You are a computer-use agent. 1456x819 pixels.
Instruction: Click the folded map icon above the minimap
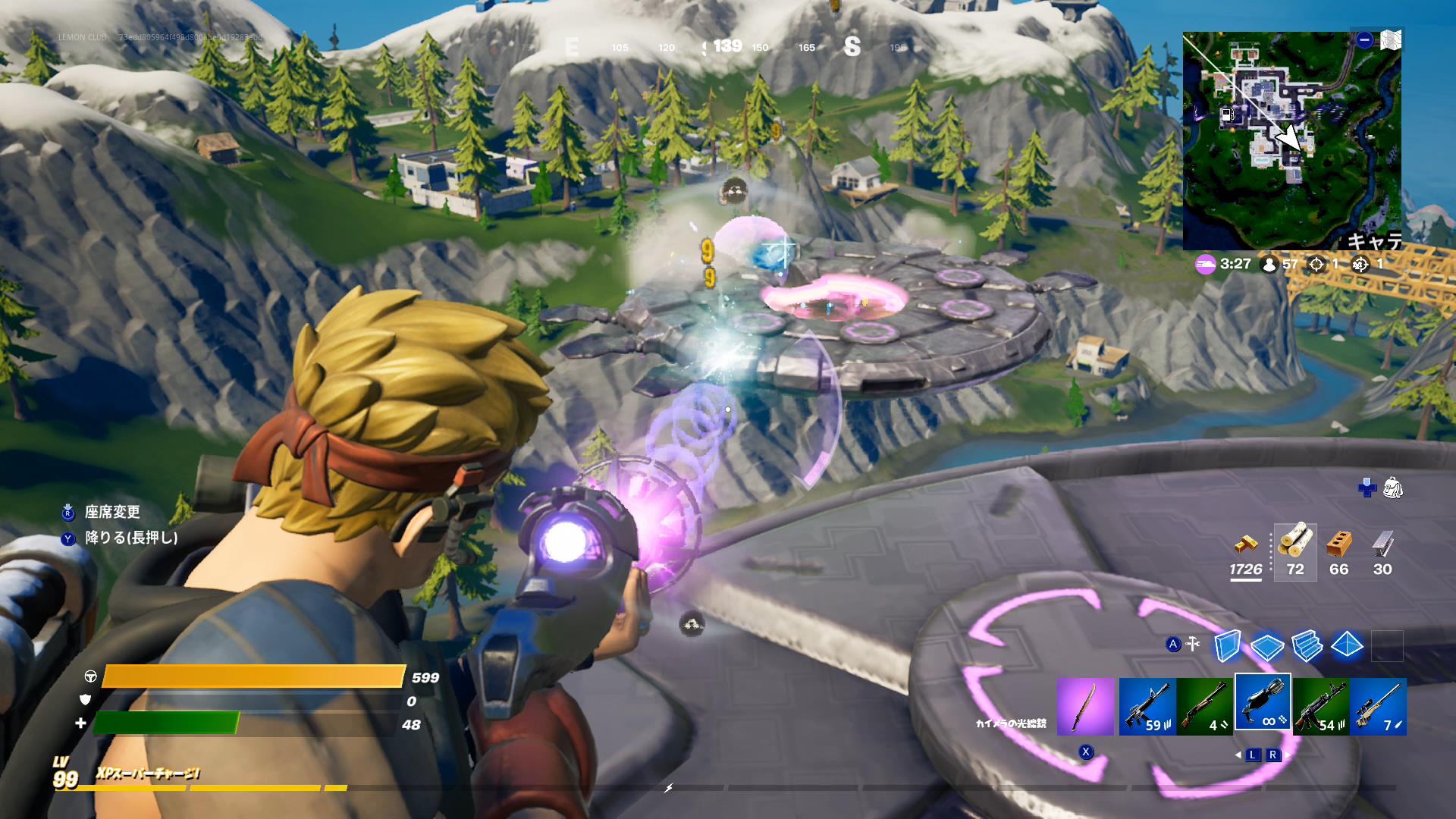point(1391,40)
